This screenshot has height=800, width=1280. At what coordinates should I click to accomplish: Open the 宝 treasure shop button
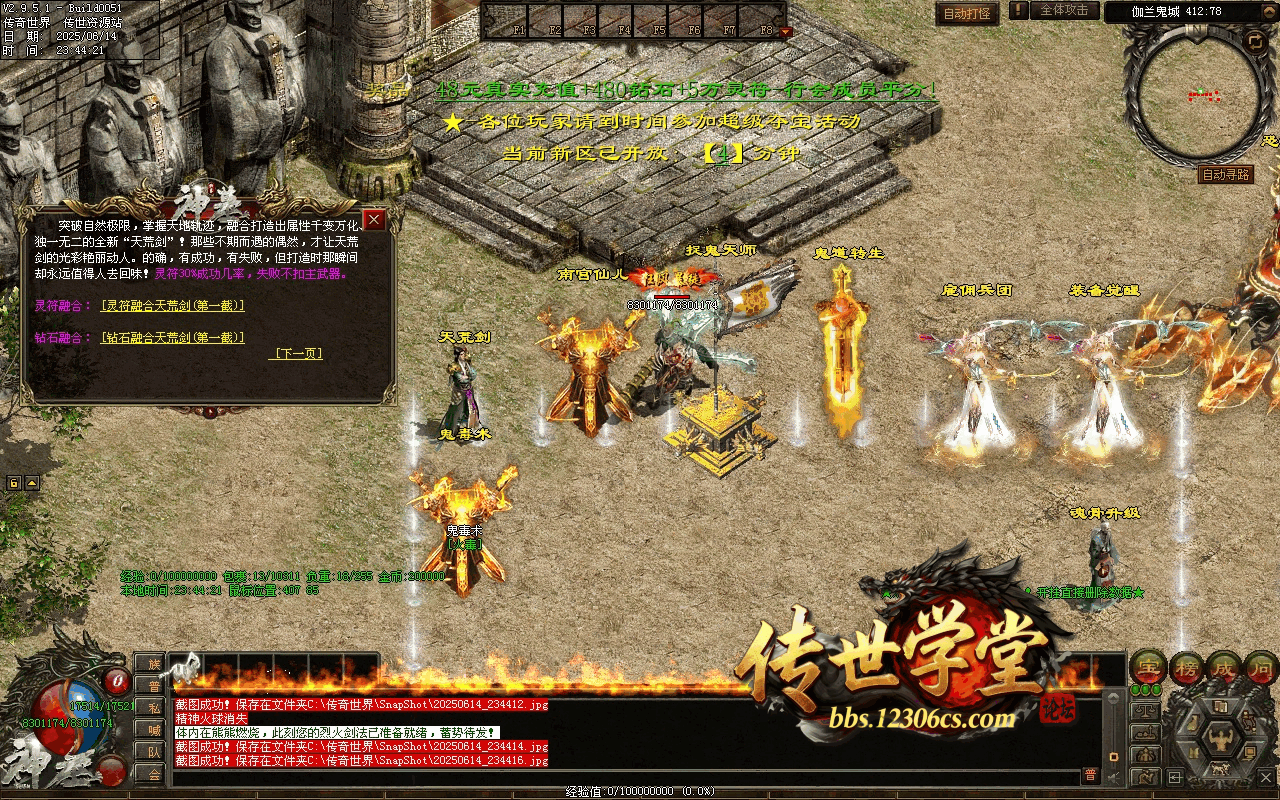tap(1148, 667)
